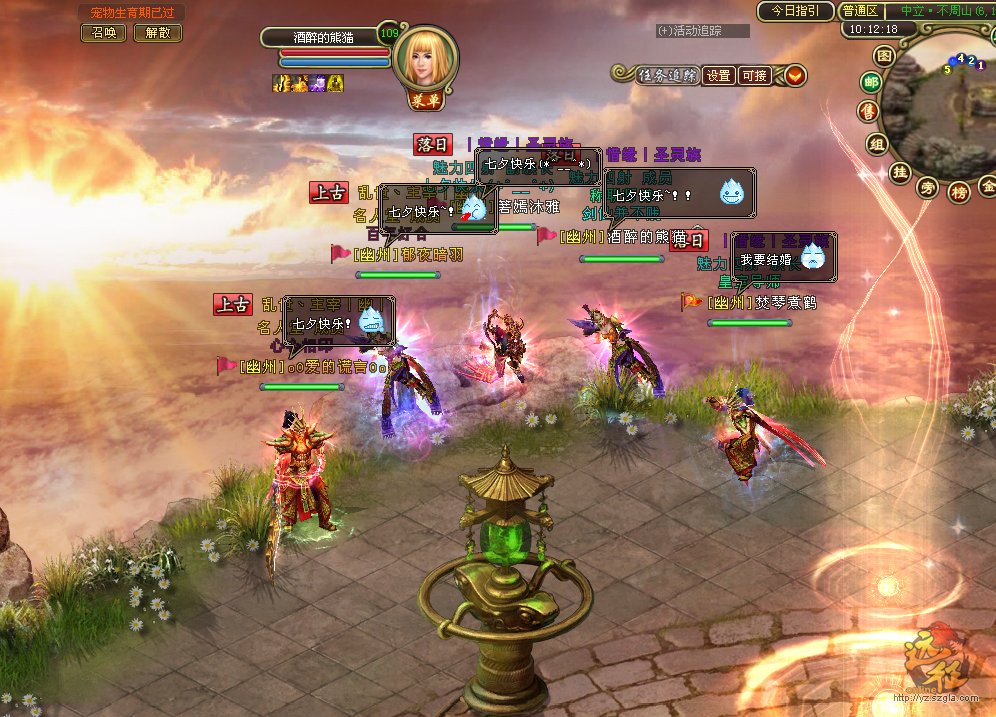Show 可接 available quests

tap(753, 75)
